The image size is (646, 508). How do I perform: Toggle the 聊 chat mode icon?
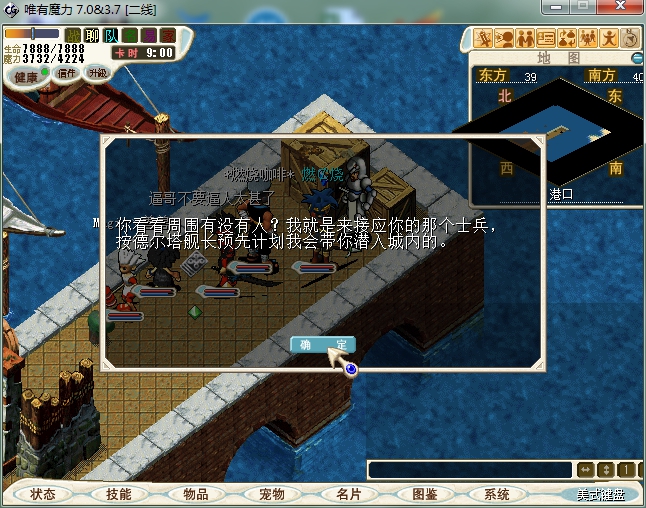(x=92, y=35)
